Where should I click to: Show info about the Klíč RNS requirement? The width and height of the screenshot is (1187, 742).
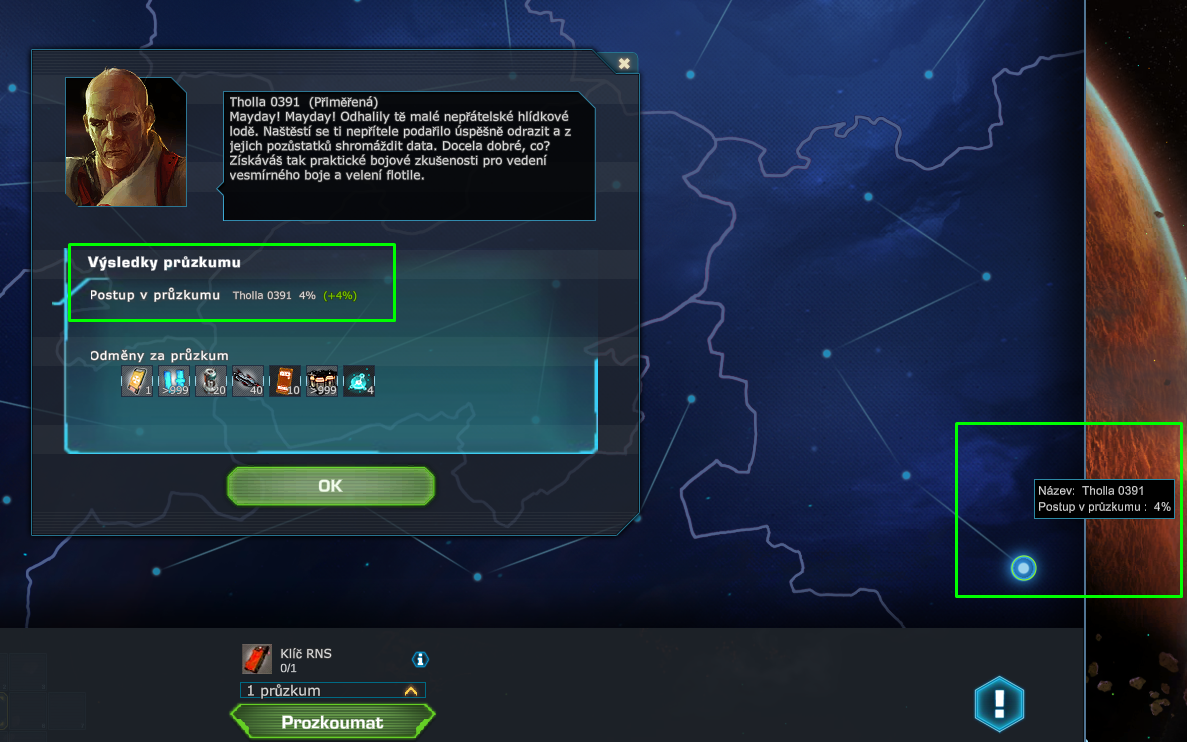[420, 659]
